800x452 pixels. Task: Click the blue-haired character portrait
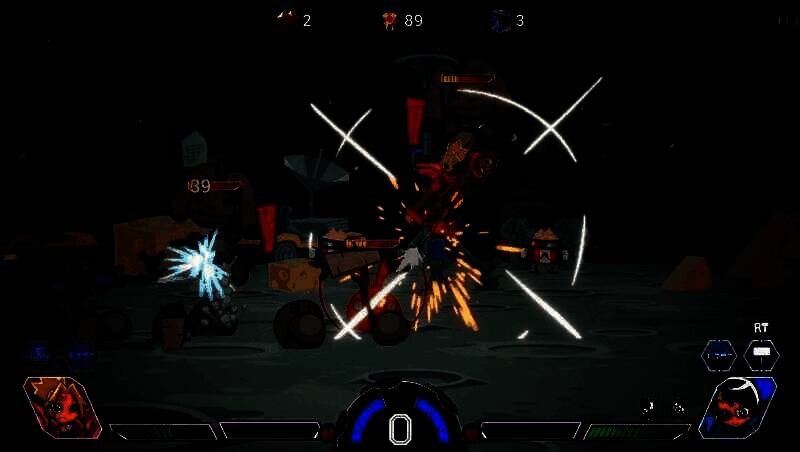[x=739, y=408]
